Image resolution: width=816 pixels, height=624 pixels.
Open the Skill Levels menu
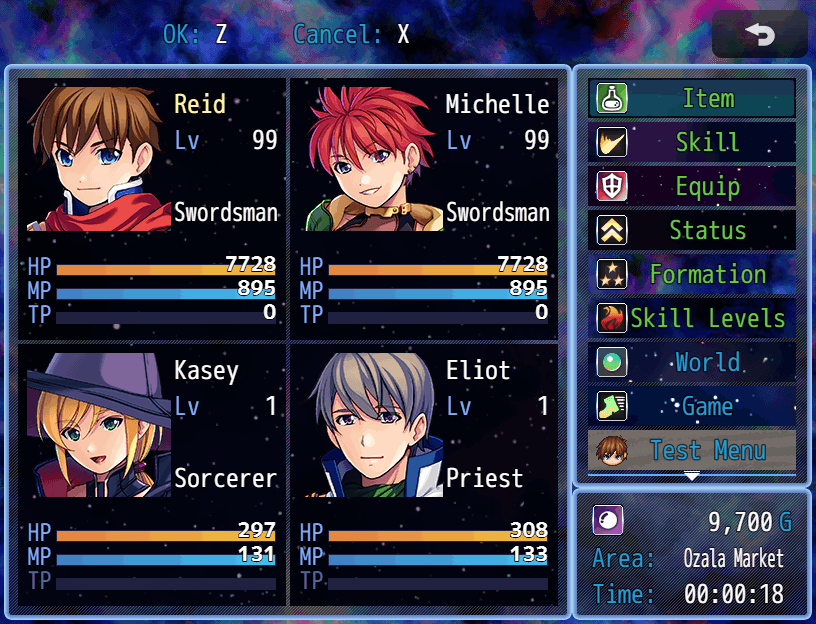pyautogui.click(x=692, y=318)
